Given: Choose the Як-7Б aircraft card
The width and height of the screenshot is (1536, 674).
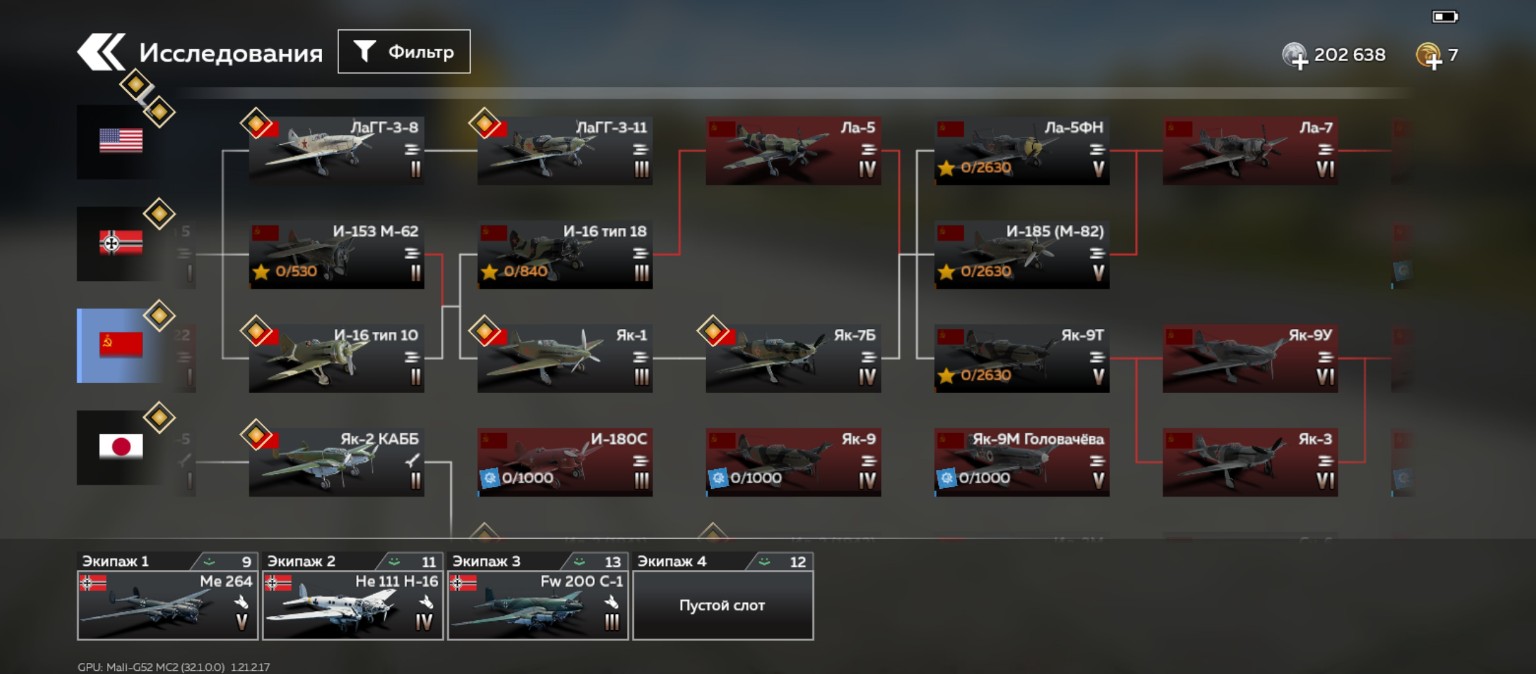Looking at the screenshot, I should click(x=793, y=358).
